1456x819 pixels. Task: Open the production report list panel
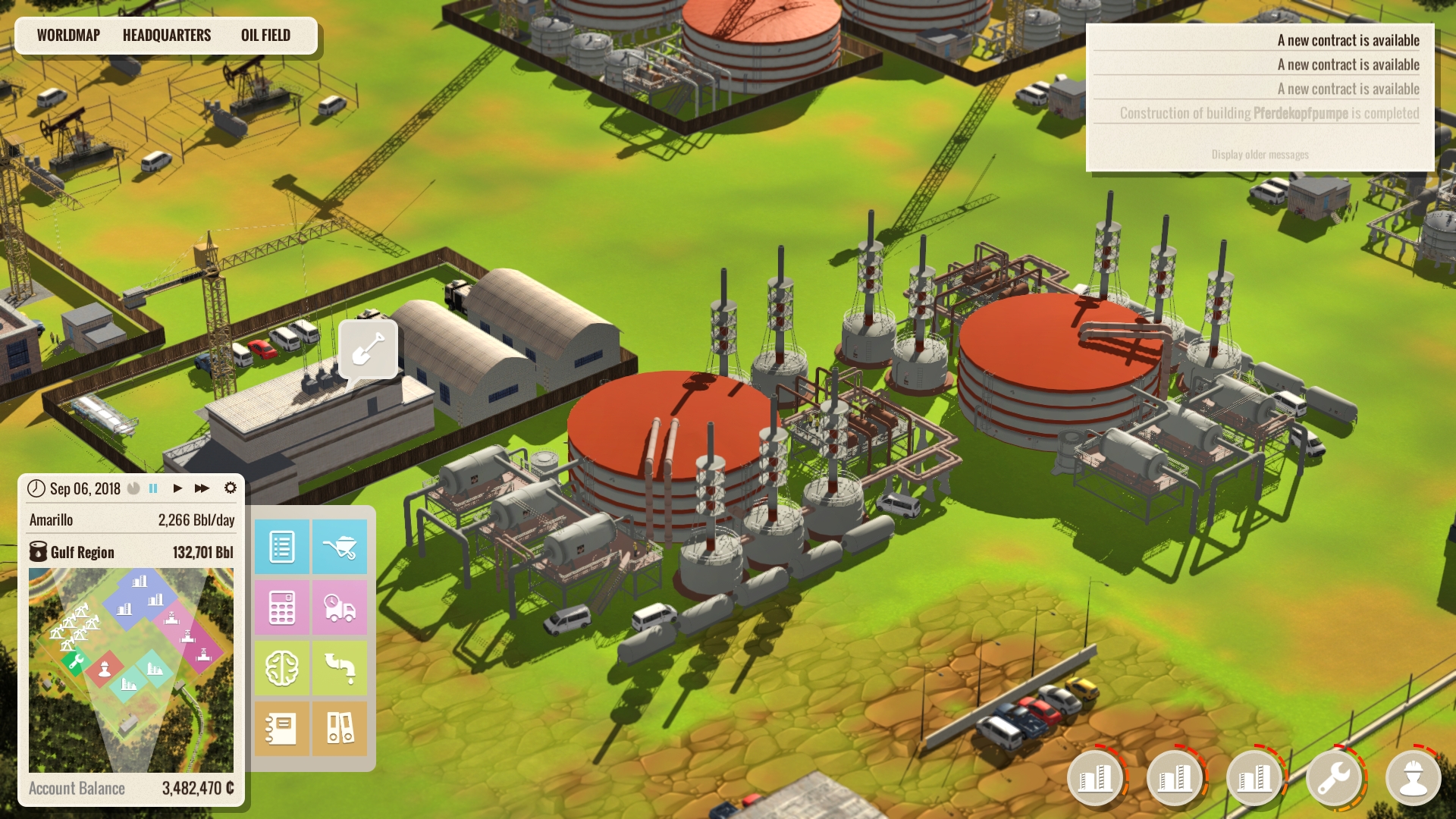[x=281, y=547]
